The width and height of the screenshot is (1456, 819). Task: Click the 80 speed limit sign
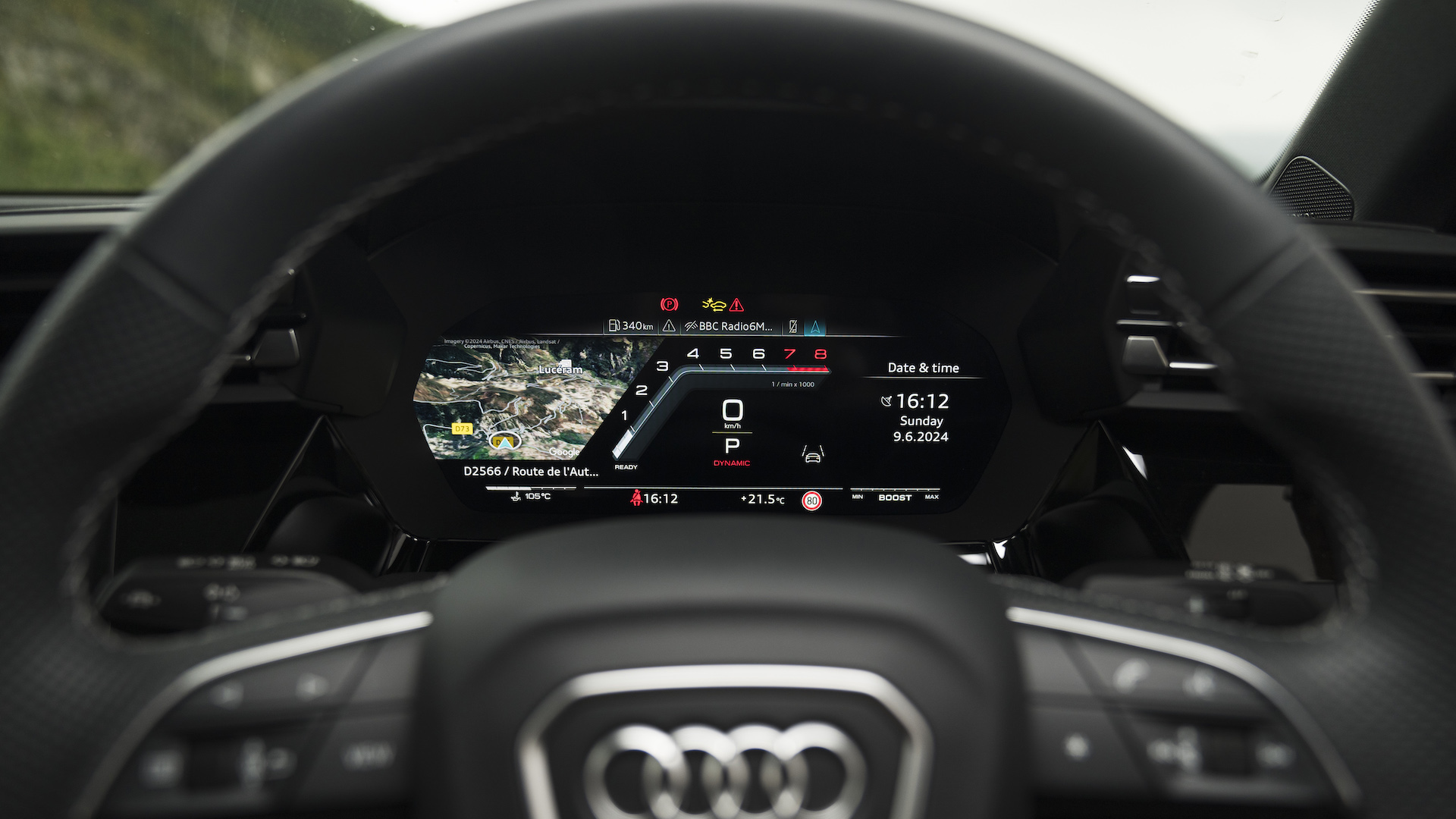tap(812, 500)
